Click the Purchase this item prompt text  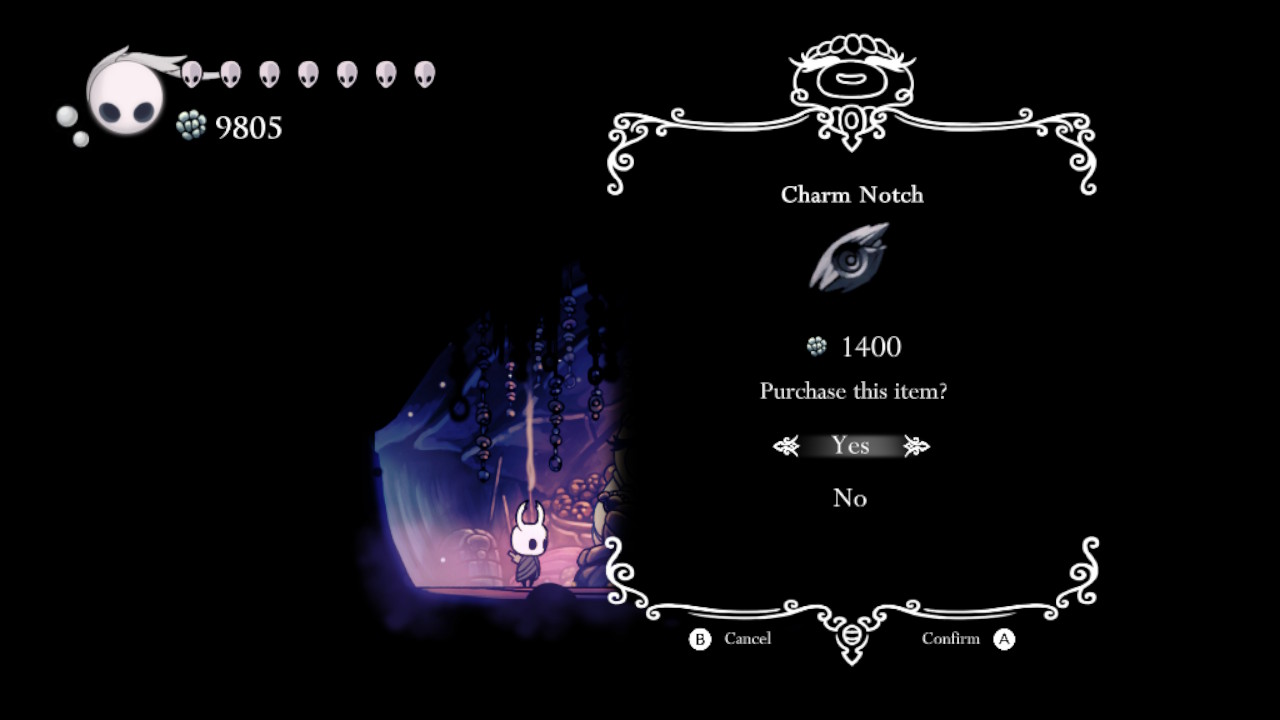[x=850, y=392]
